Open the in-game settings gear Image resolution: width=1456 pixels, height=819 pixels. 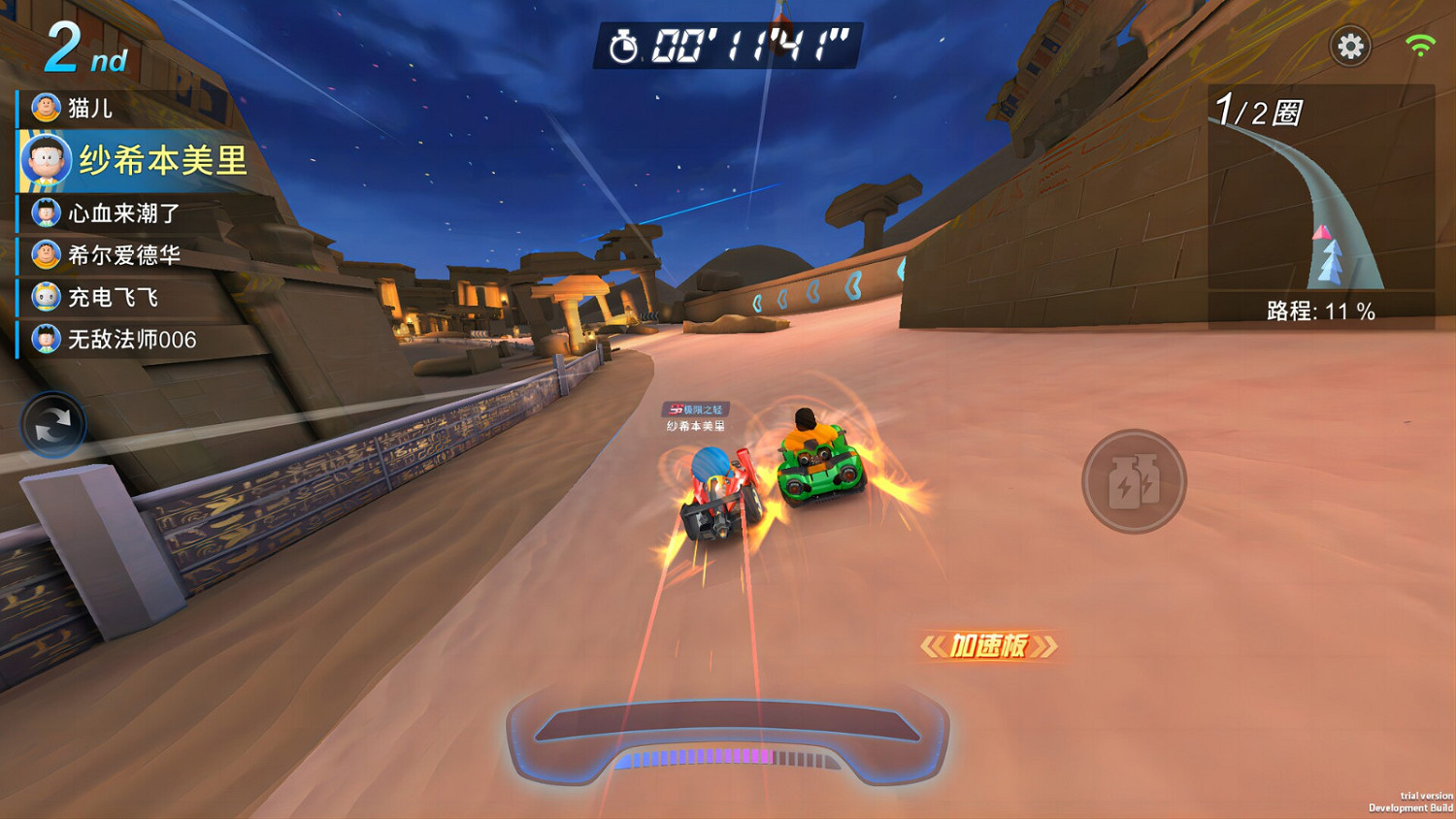tap(1351, 46)
